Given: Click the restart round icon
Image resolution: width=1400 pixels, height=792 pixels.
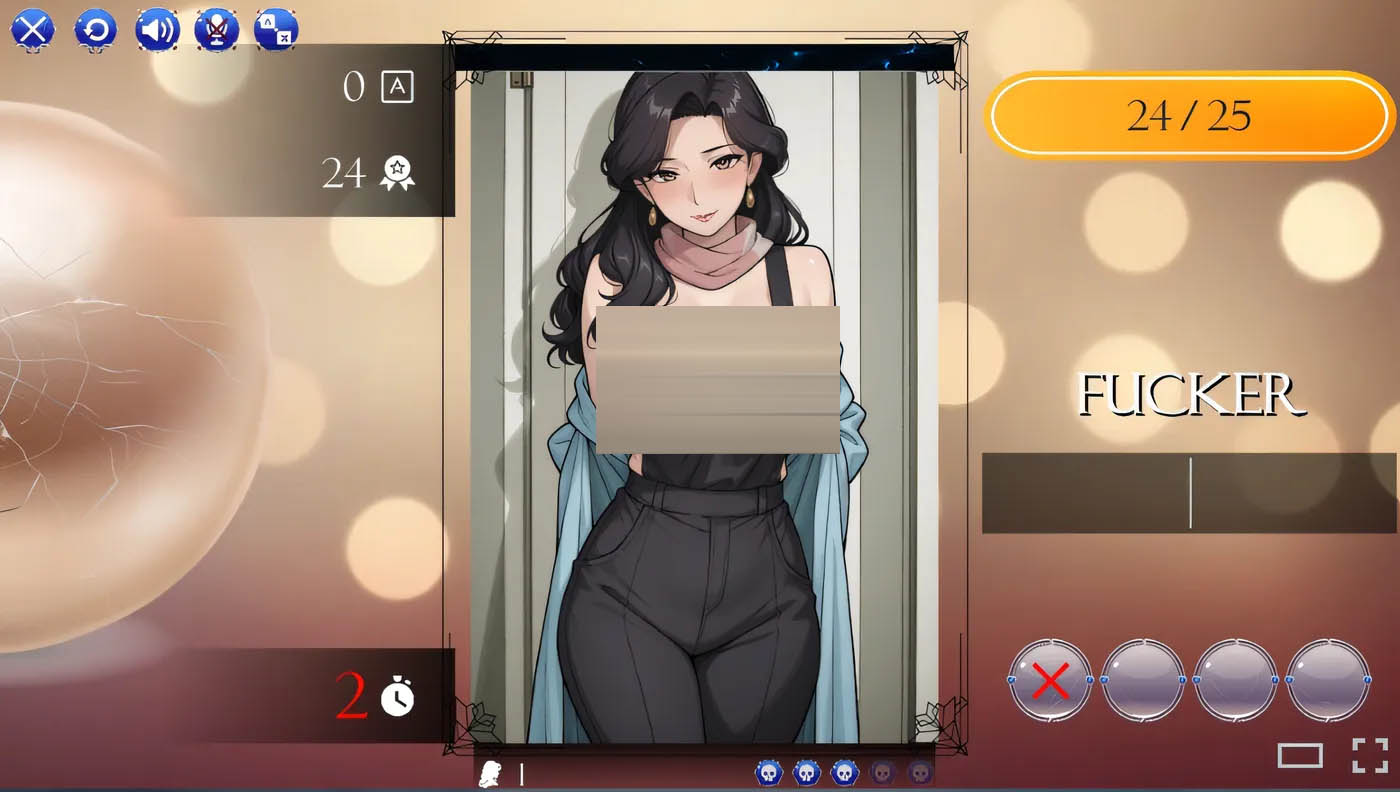Looking at the screenshot, I should click(x=97, y=30).
